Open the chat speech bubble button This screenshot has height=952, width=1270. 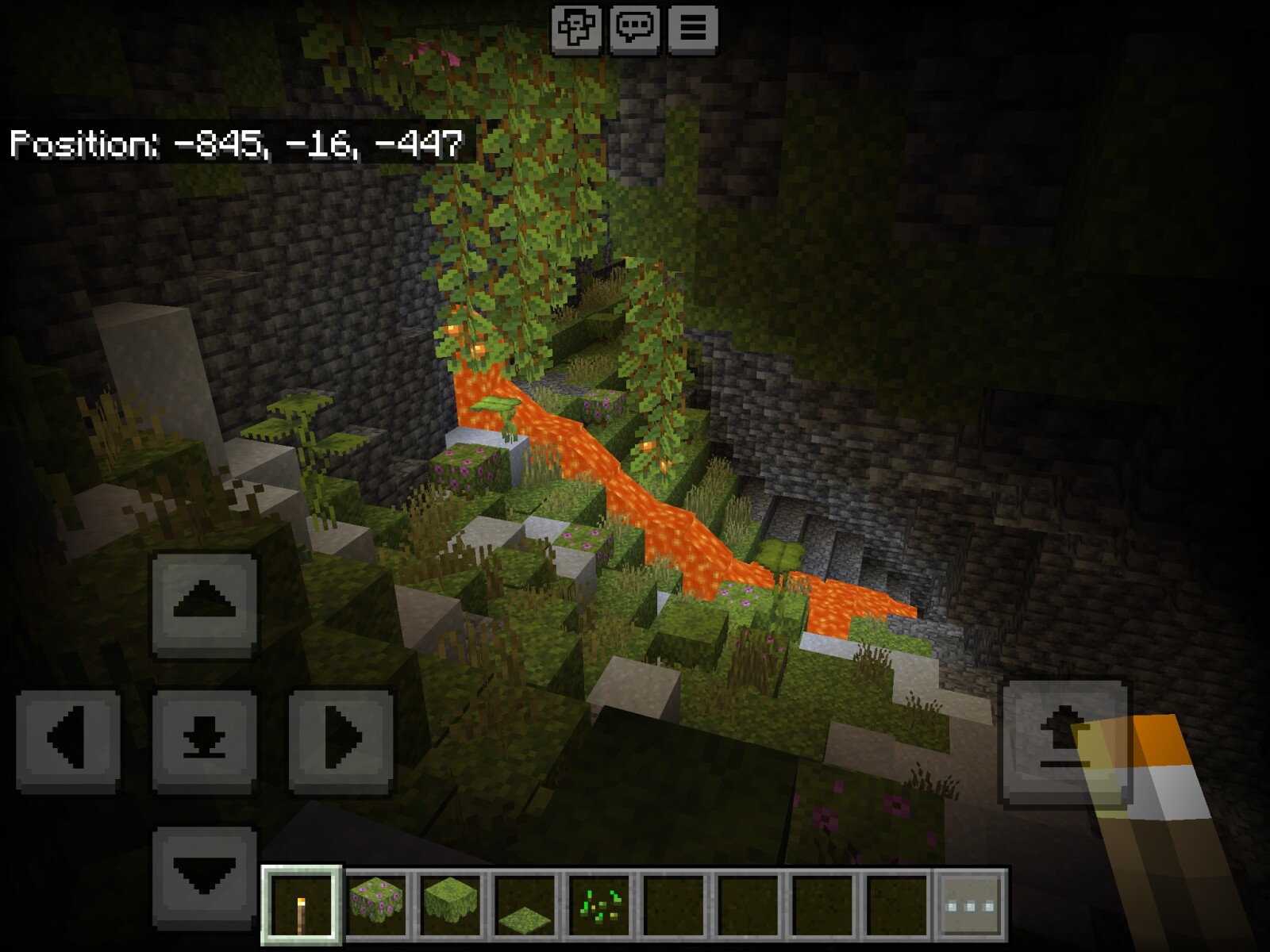tap(634, 29)
